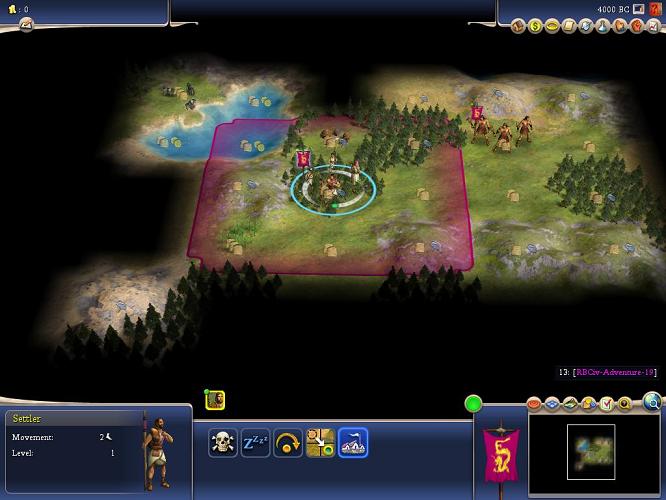Found a city with the settler
Screen dimensions: 666x500
click(x=353, y=441)
